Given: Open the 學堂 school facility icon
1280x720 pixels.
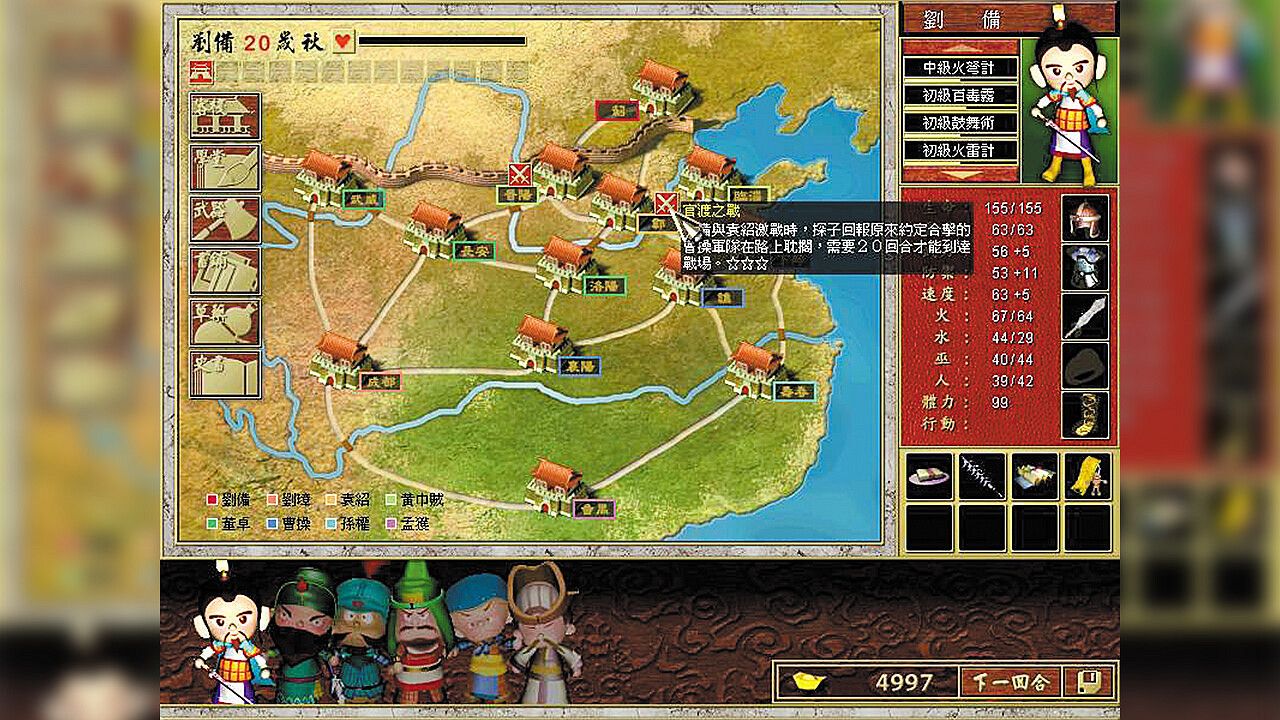Looking at the screenshot, I should click(225, 170).
